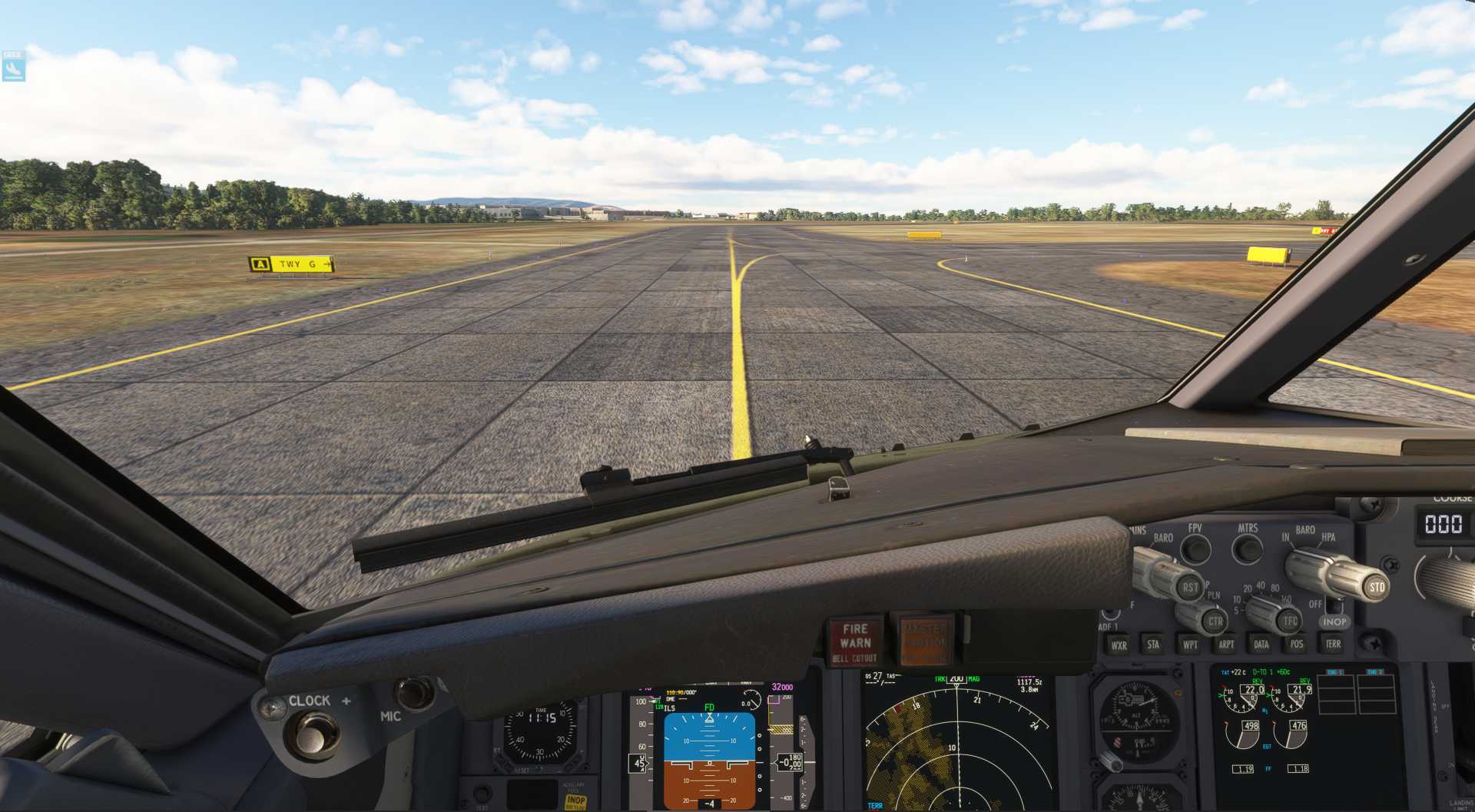Push the TFC traffic button
This screenshot has width=1475, height=812.
1290,621
